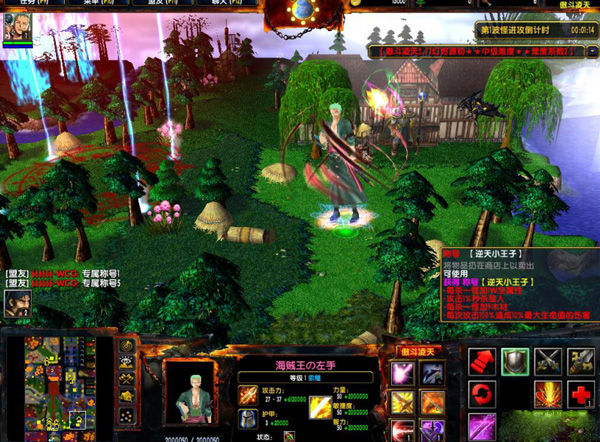Select the hero portrait icon at top-left
The height and width of the screenshot is (442, 600).
(x=14, y=30)
